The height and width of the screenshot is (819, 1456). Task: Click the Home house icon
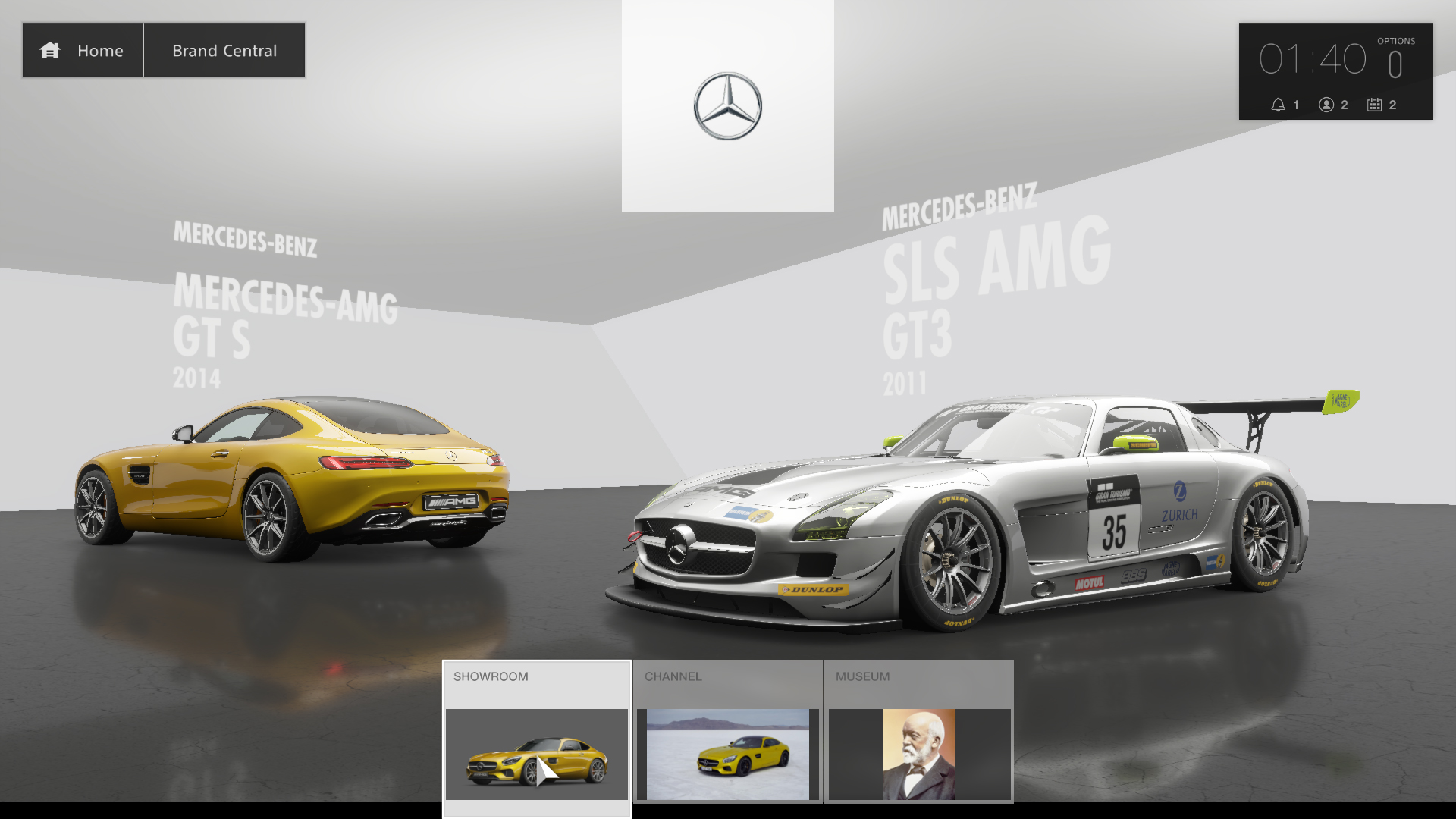(x=50, y=50)
